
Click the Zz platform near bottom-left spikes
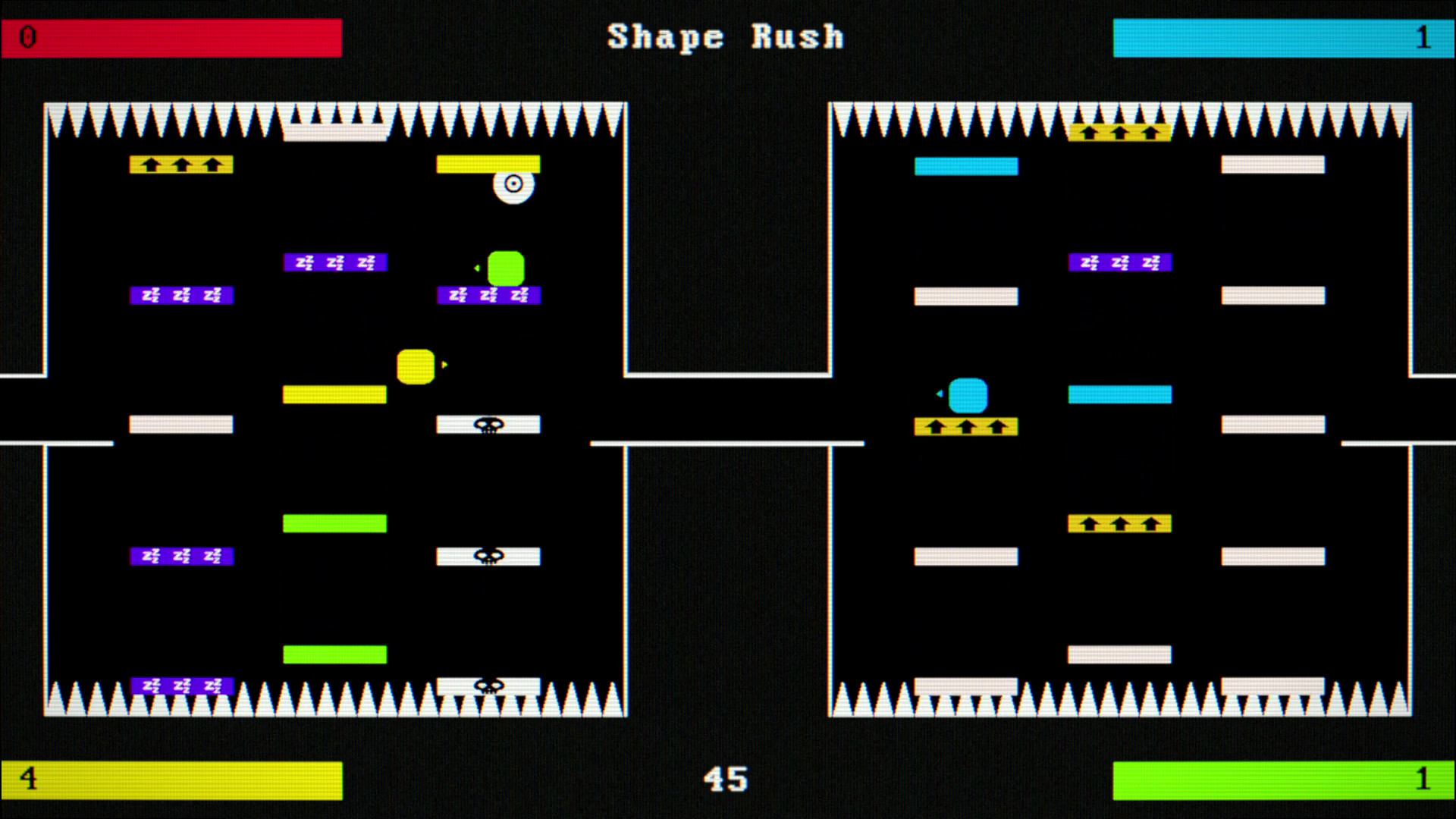[x=181, y=685]
